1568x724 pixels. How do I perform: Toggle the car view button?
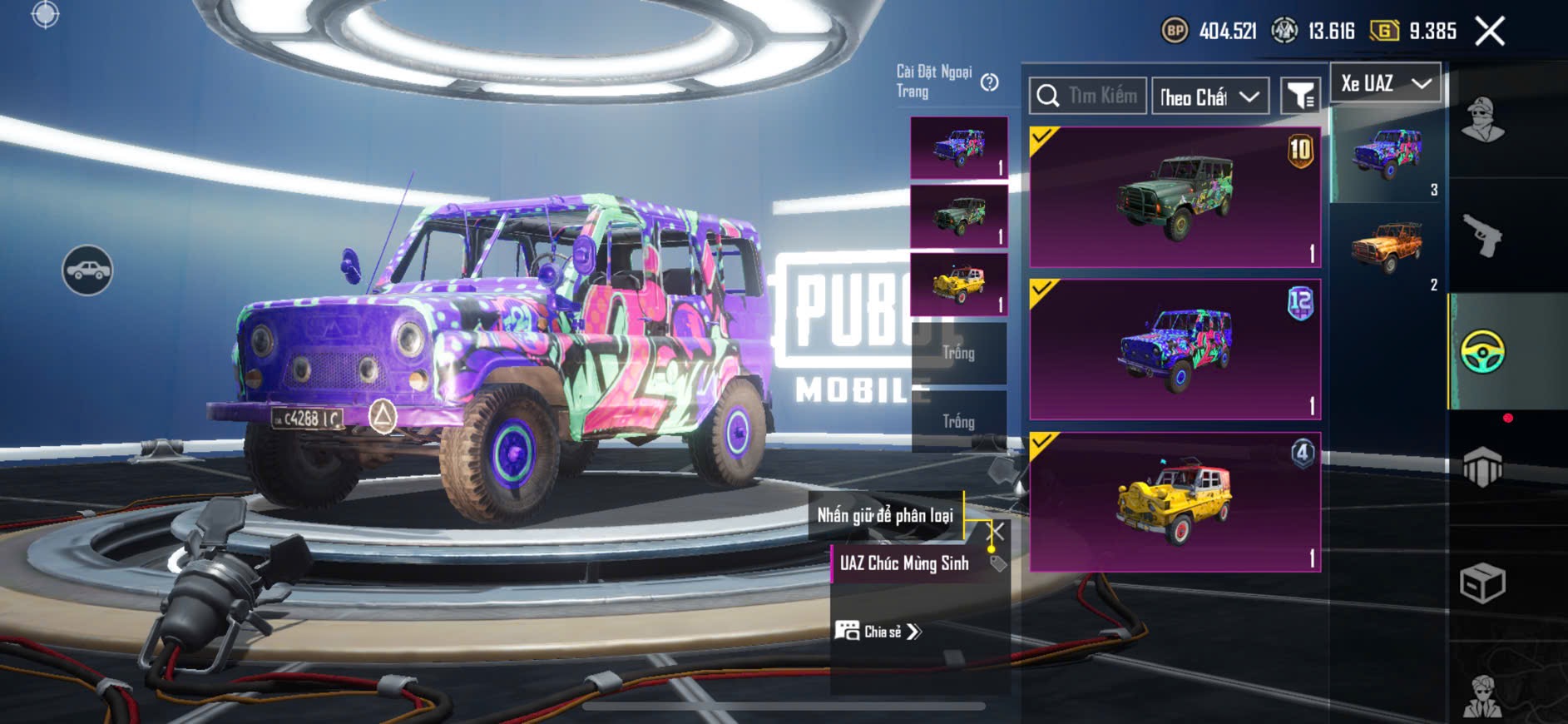tap(87, 270)
